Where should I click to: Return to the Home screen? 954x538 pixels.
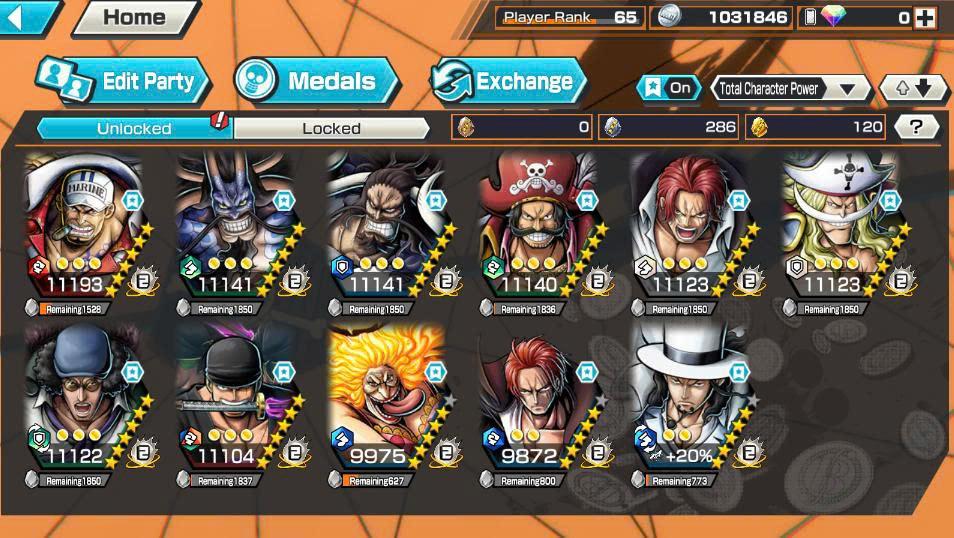tap(135, 17)
